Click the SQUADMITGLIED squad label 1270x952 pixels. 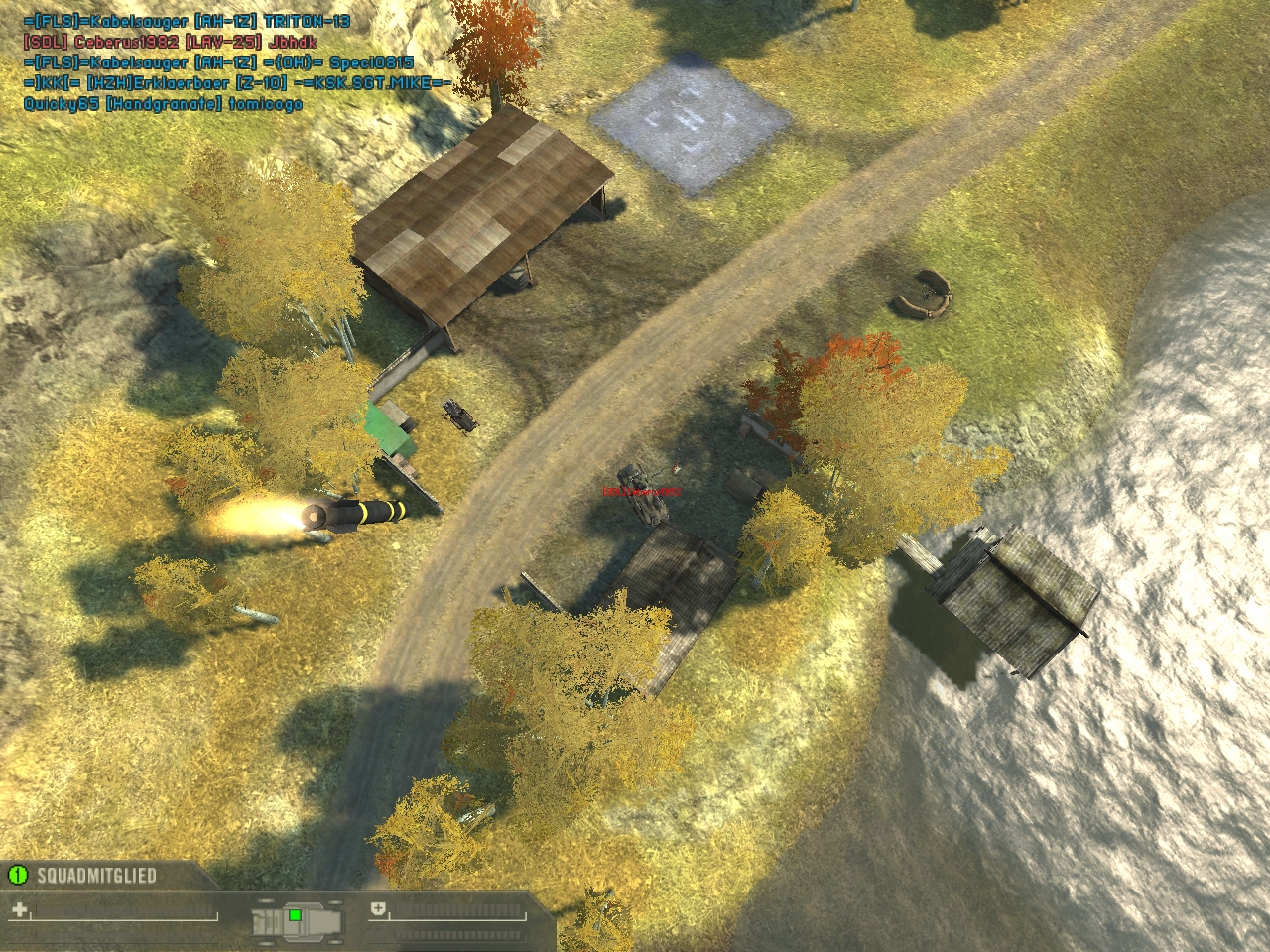tap(96, 875)
